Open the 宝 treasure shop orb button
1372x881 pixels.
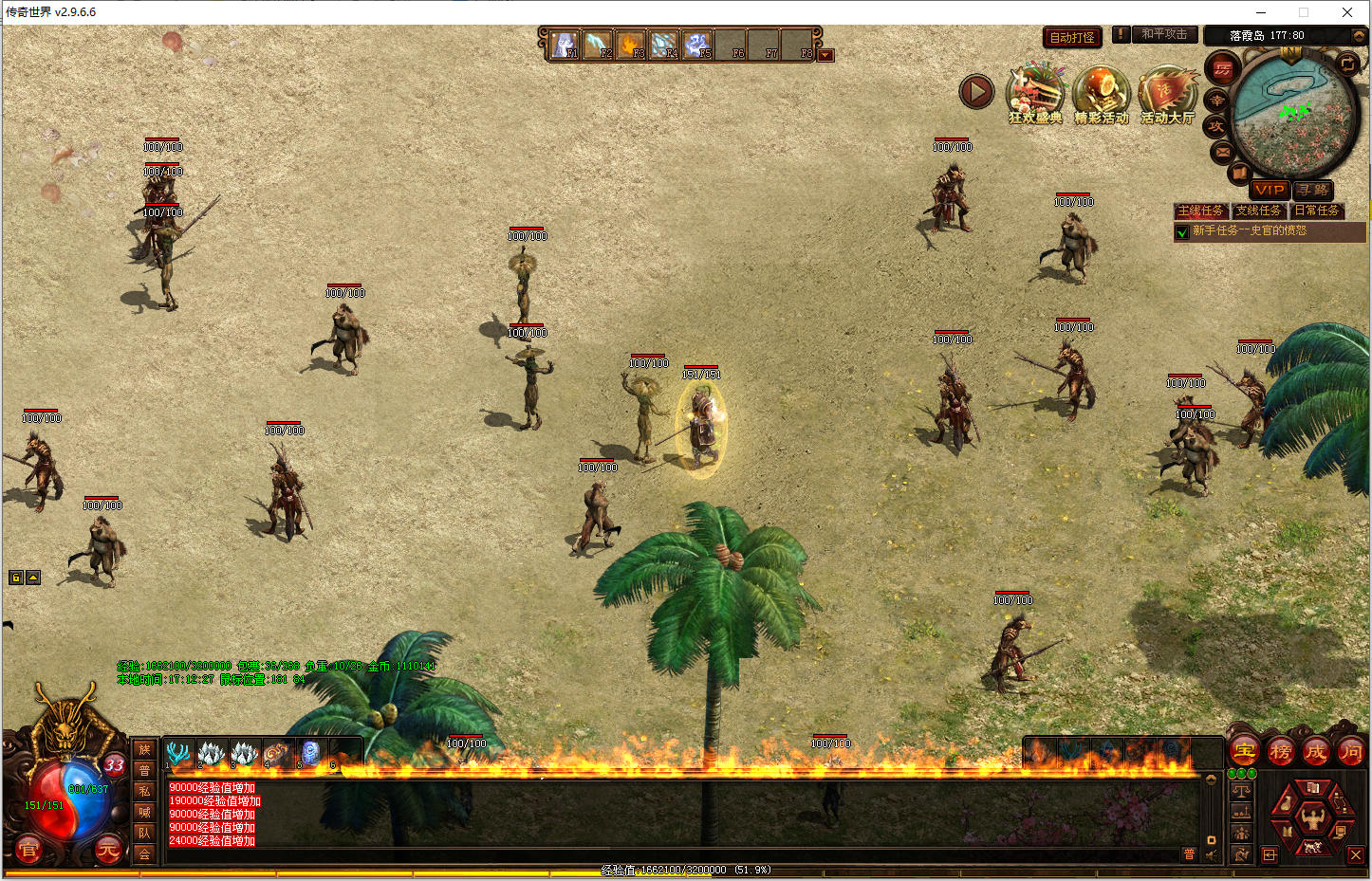[x=1244, y=752]
